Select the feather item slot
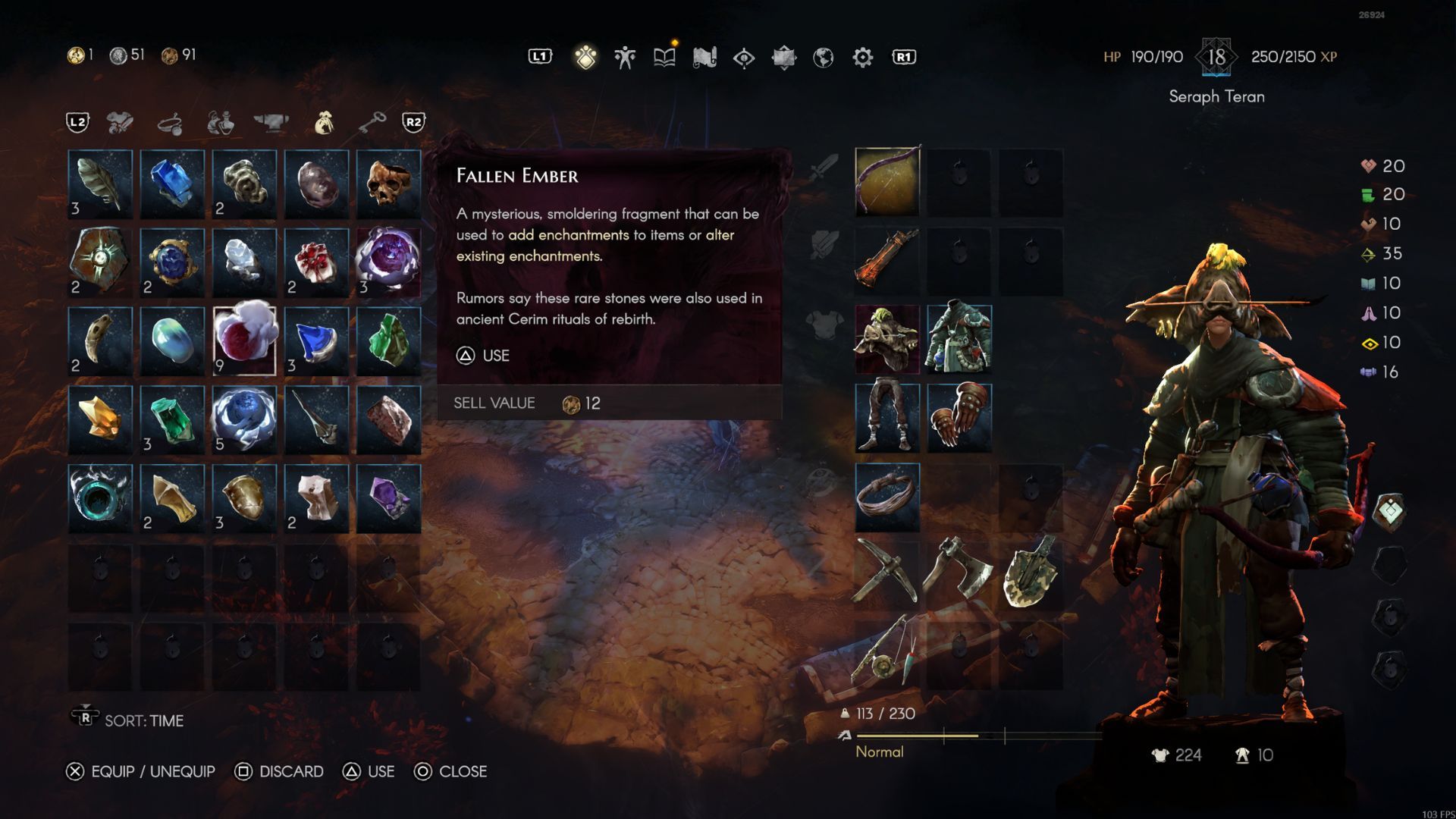Screen dimensions: 1456x819 coord(100,184)
